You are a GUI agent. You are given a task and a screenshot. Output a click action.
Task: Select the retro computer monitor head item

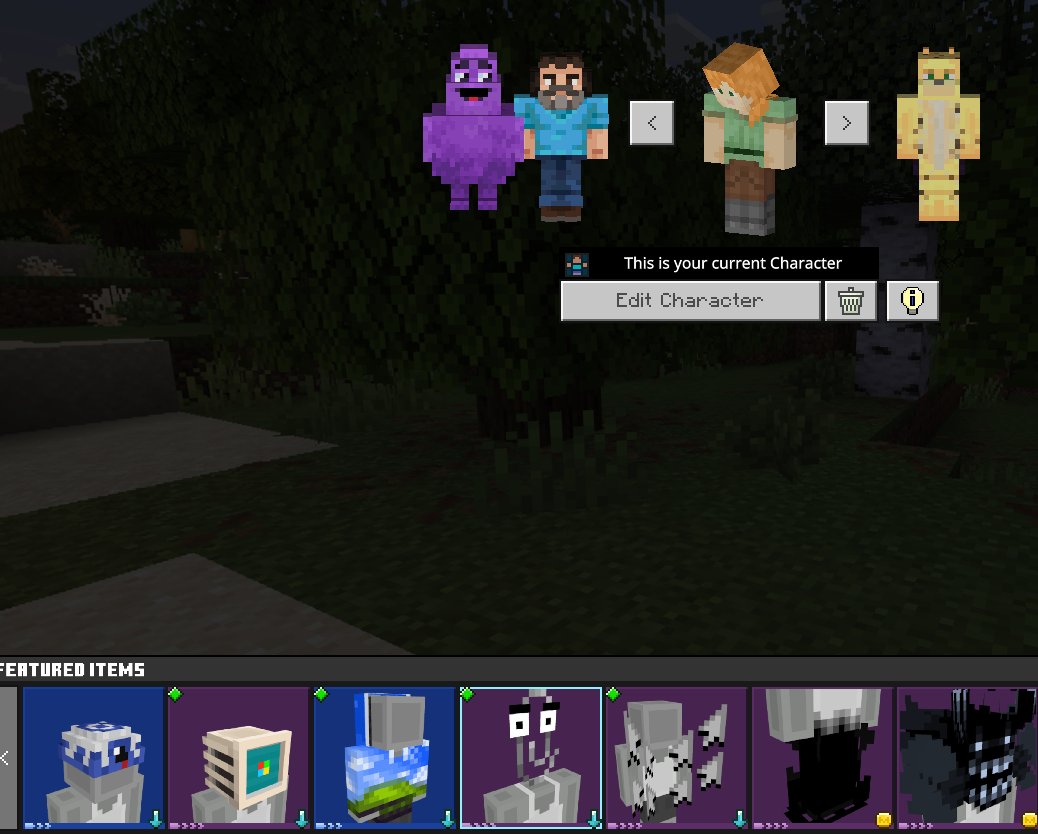pos(239,758)
